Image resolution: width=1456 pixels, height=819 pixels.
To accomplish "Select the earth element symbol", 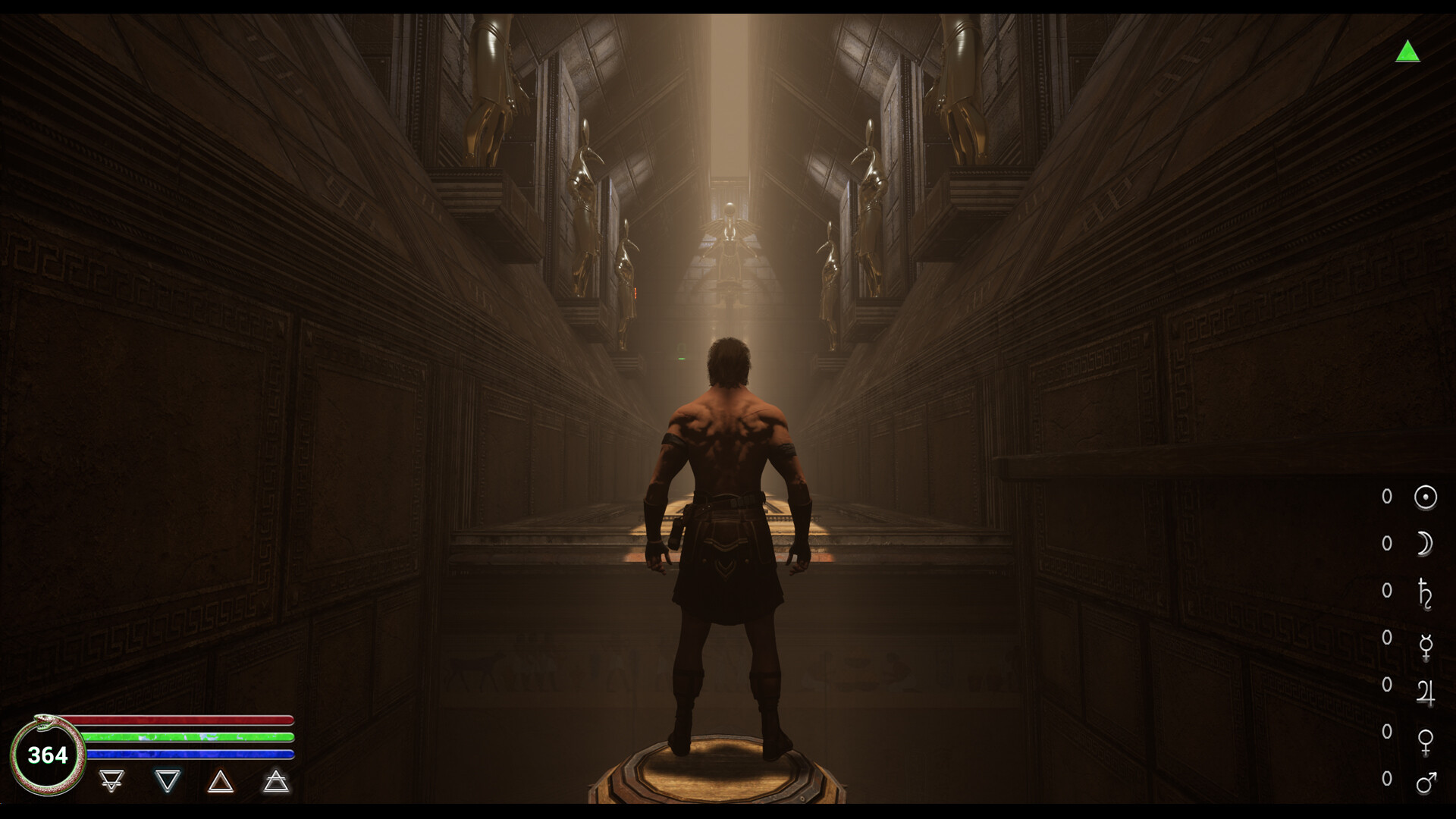I will [x=111, y=780].
